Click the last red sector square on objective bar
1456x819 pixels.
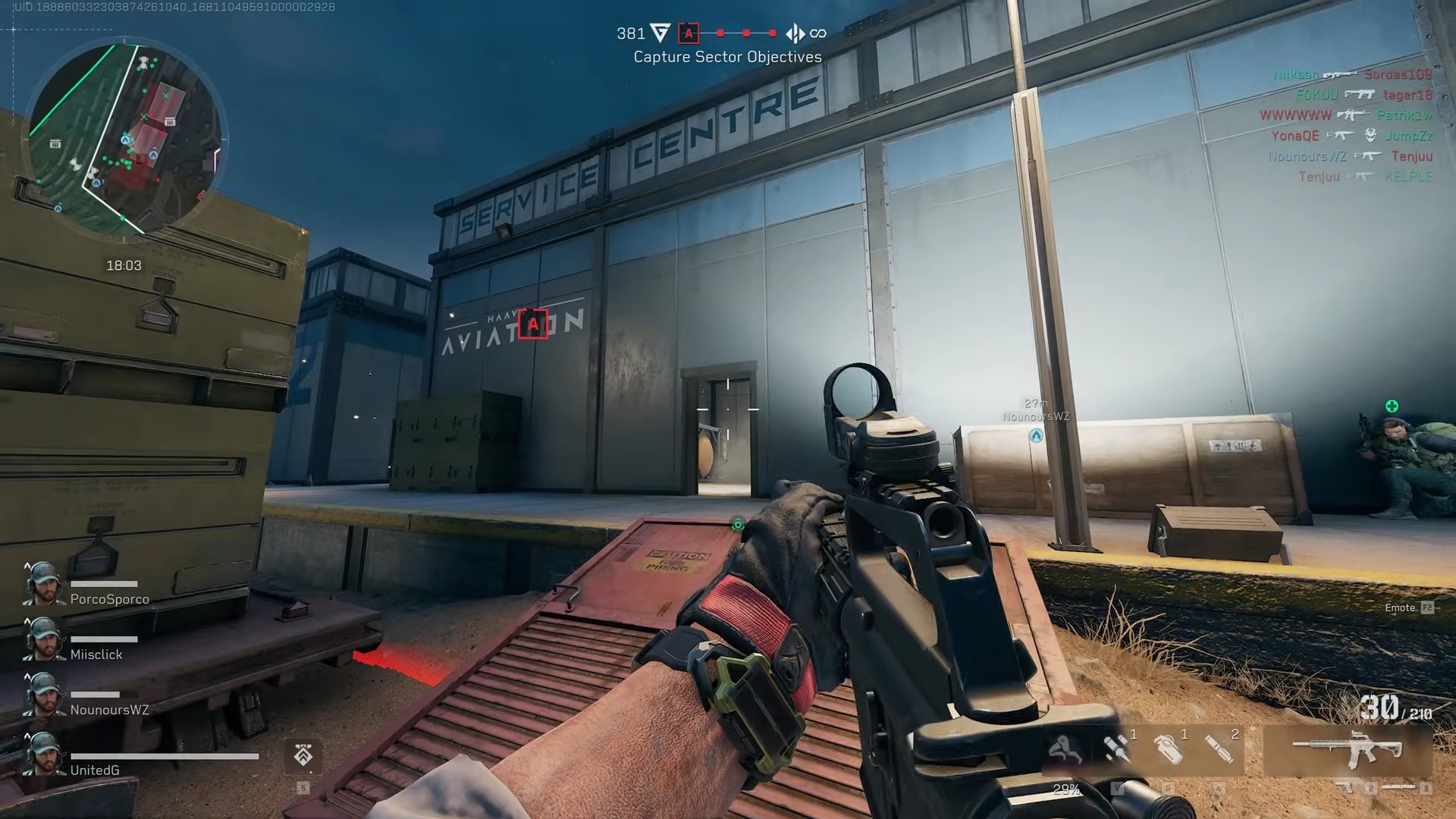point(771,33)
